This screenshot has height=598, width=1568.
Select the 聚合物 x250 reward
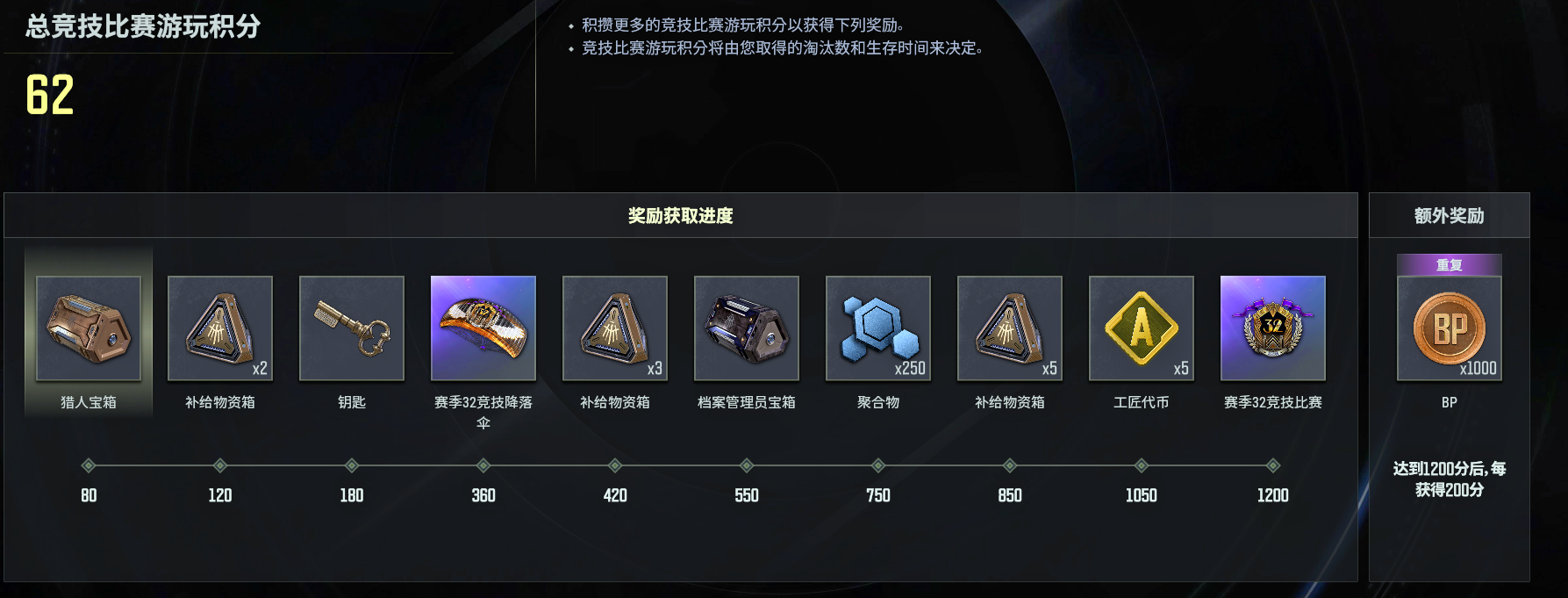878,328
